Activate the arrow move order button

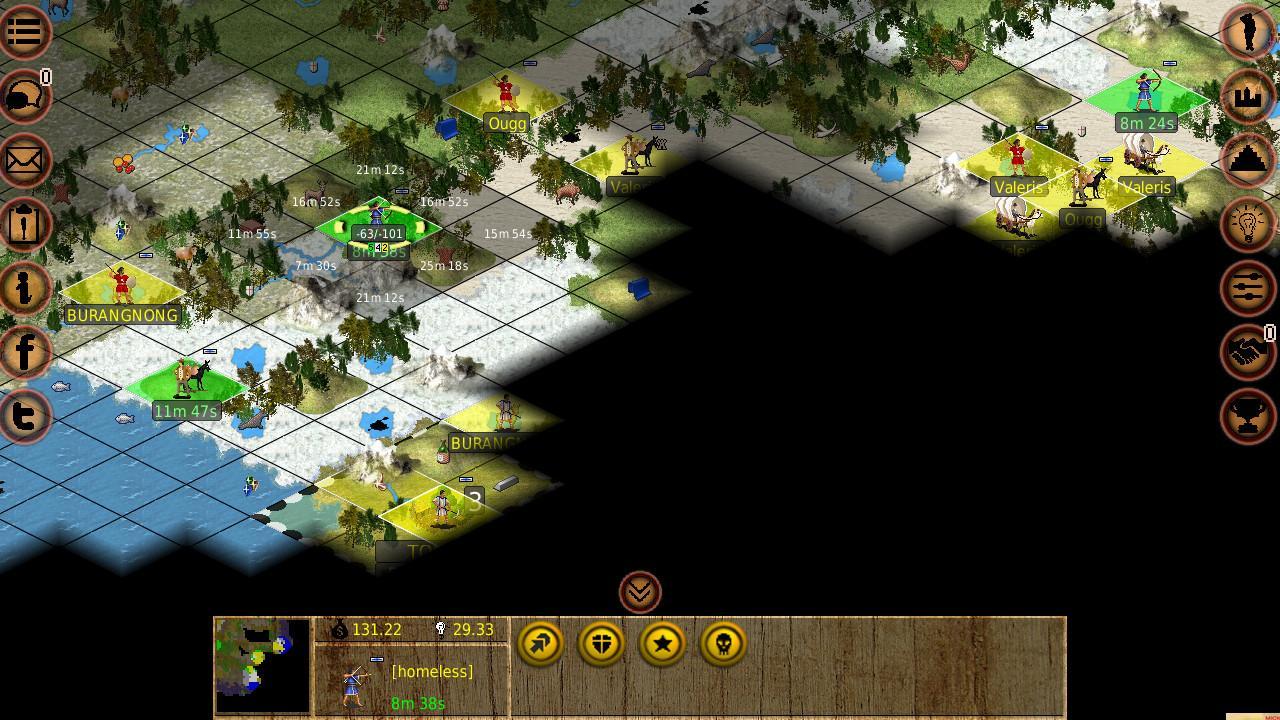pyautogui.click(x=541, y=644)
